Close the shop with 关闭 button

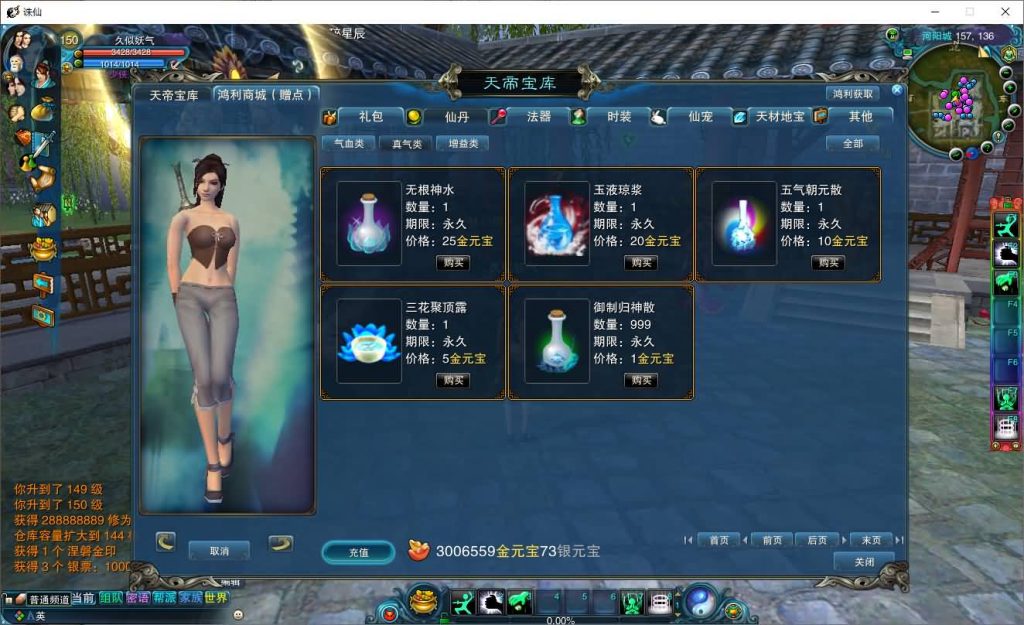pos(863,562)
